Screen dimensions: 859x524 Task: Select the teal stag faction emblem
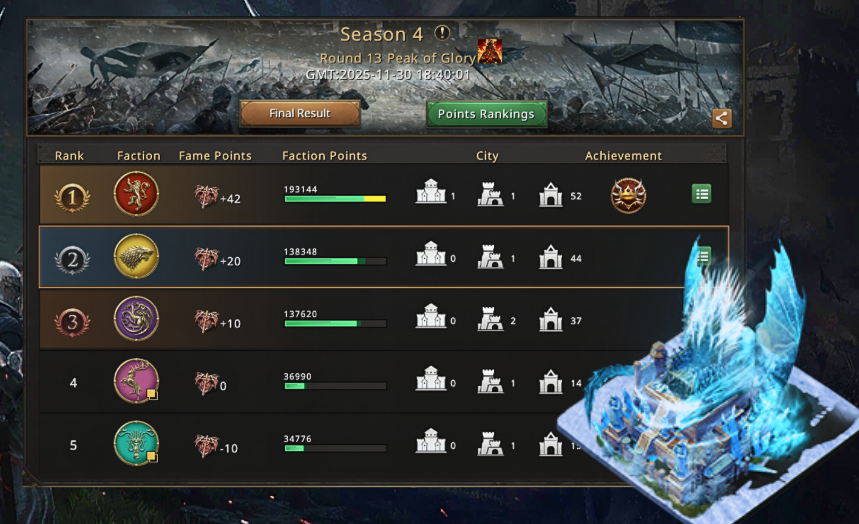point(136,443)
